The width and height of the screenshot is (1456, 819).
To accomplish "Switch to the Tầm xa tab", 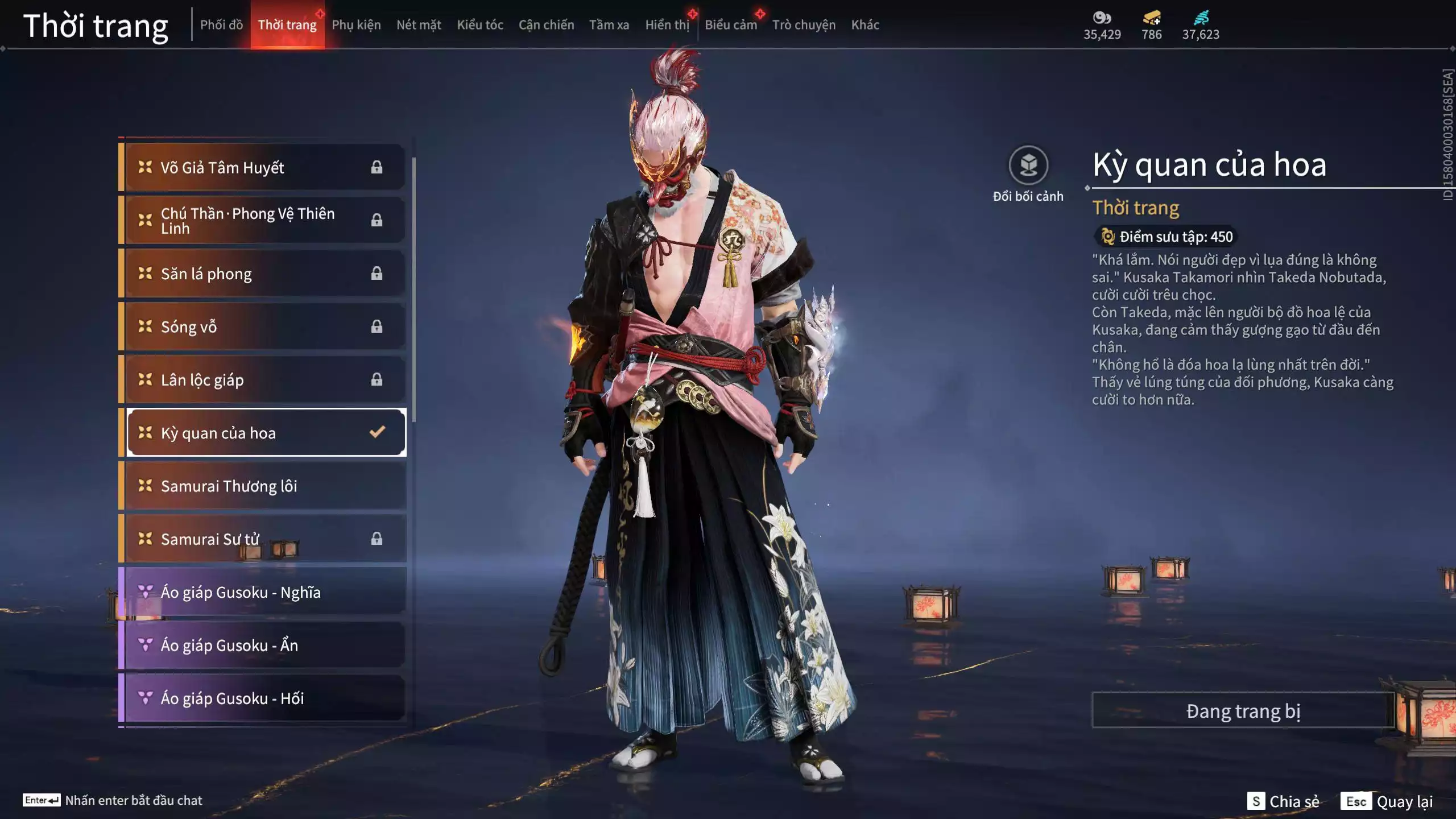I will (609, 25).
